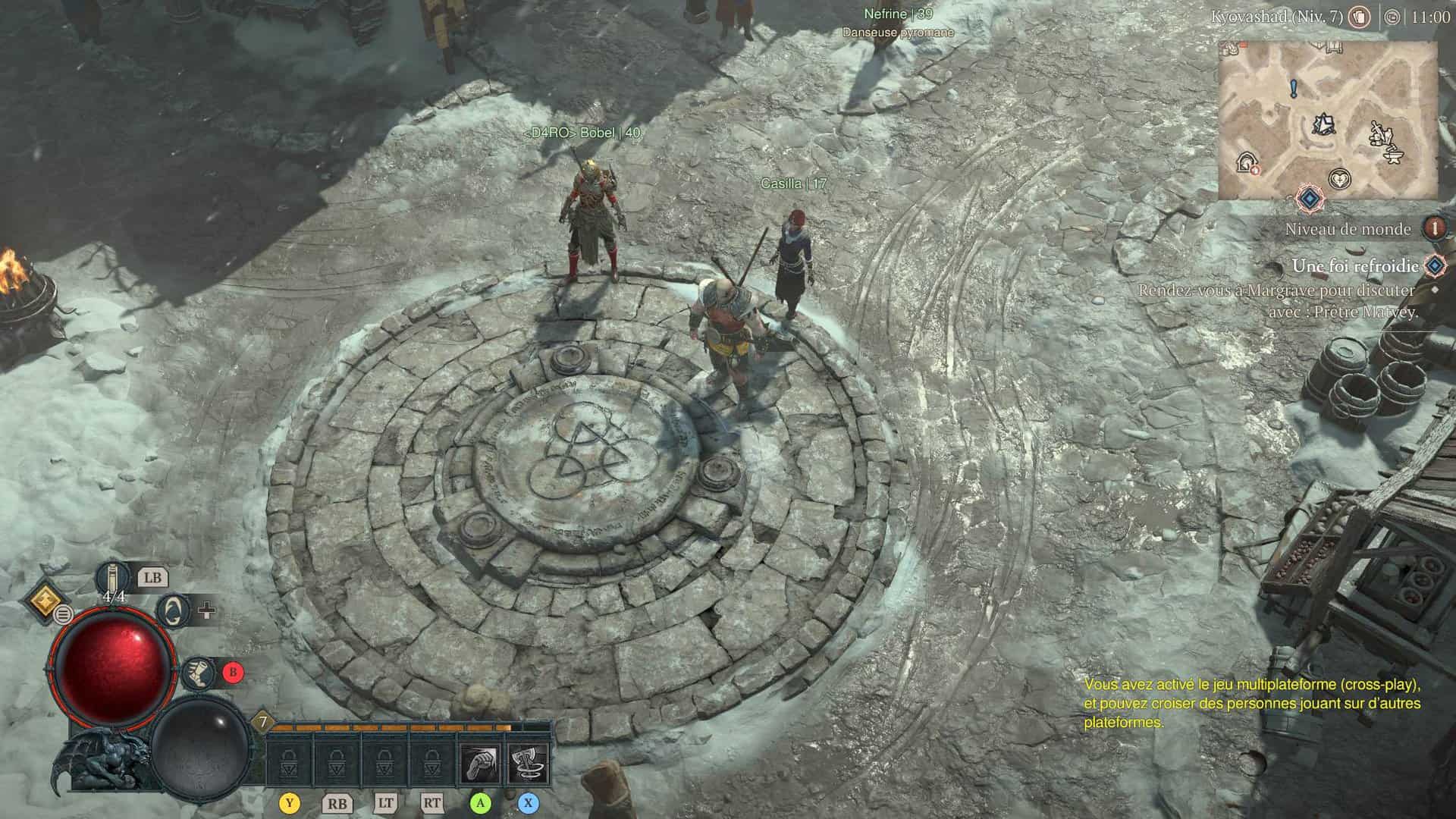The image size is (1456, 819).
Task: Click the waypoint marker on the minimap
Action: pos(1324,124)
